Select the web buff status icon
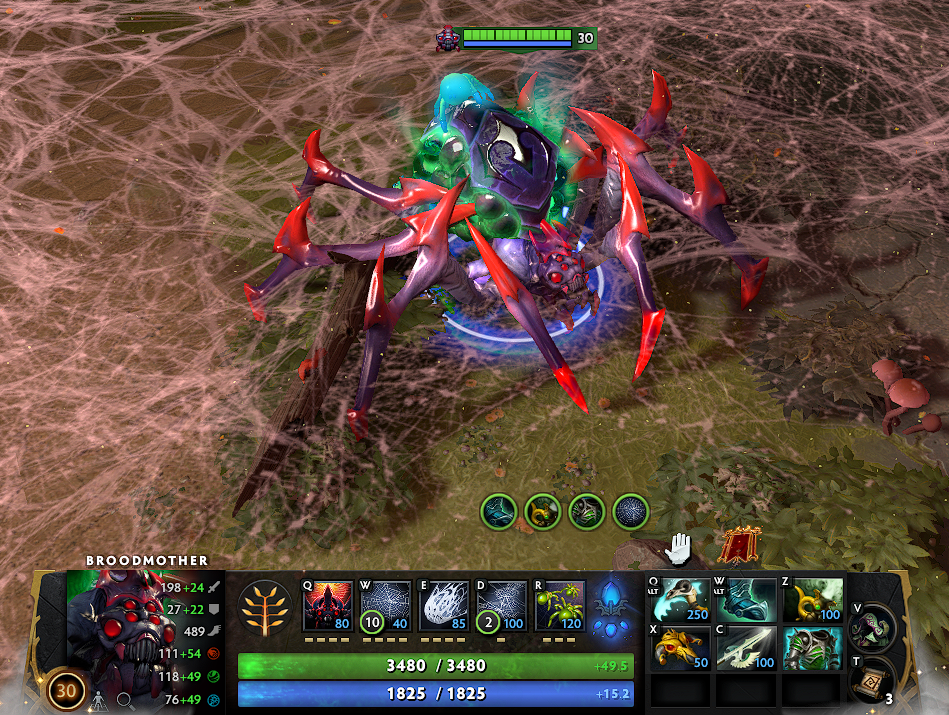Screen dimensions: 949x715 click(631, 512)
